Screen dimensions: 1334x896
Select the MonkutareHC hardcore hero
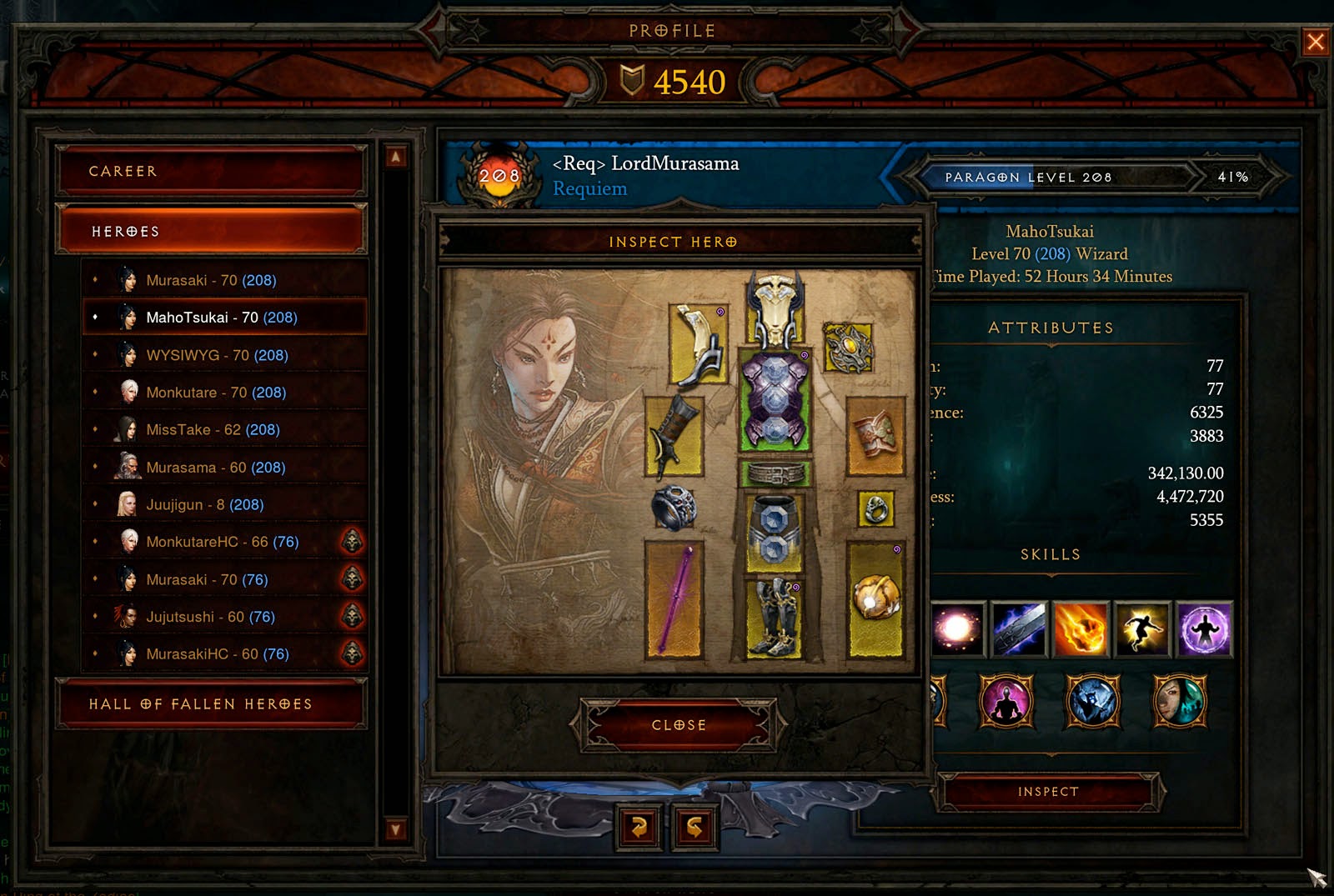222,542
